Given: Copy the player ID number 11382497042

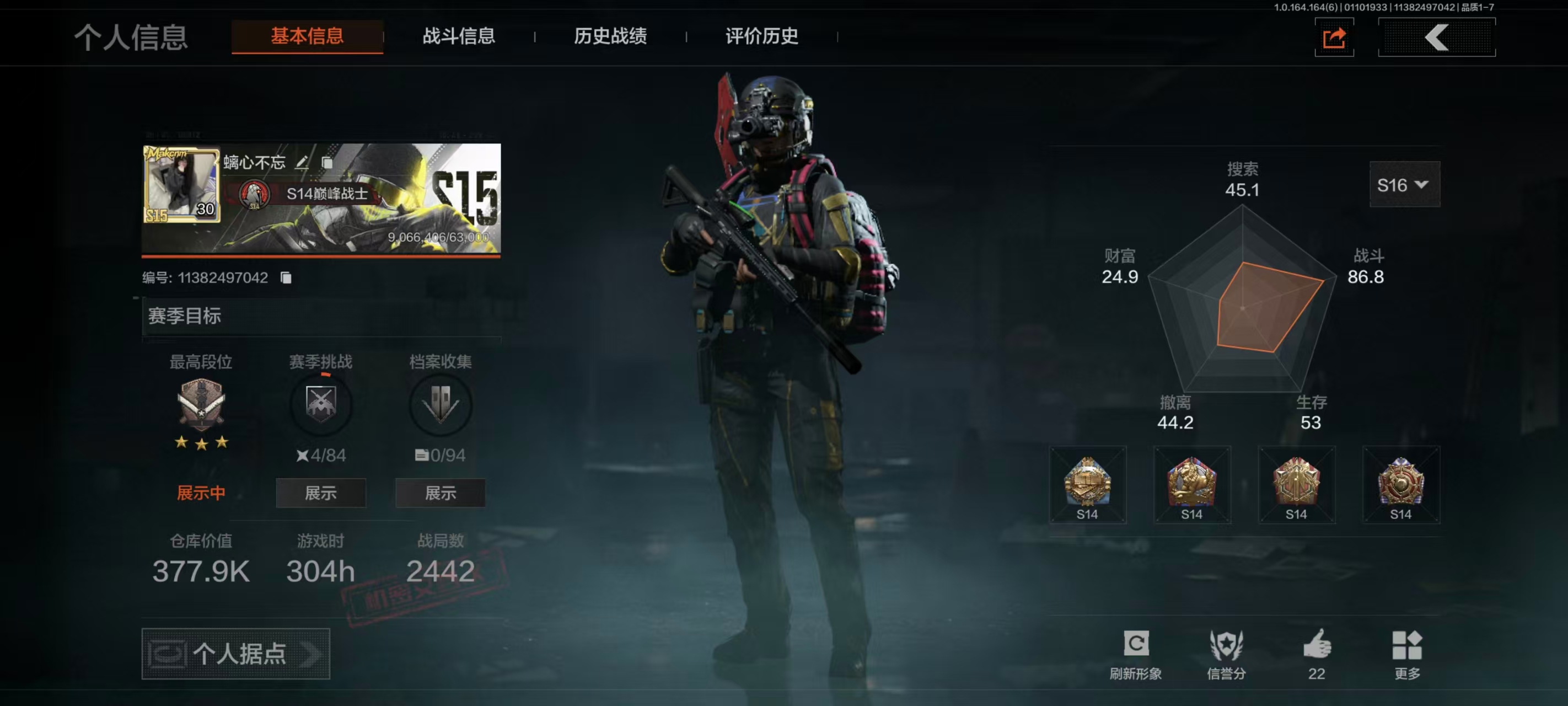Looking at the screenshot, I should click(x=286, y=278).
